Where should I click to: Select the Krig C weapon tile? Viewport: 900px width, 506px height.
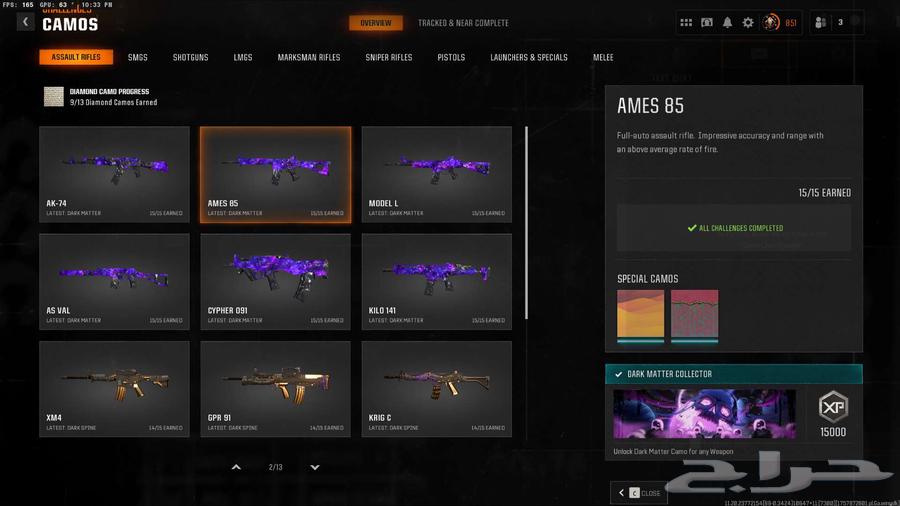[436, 389]
